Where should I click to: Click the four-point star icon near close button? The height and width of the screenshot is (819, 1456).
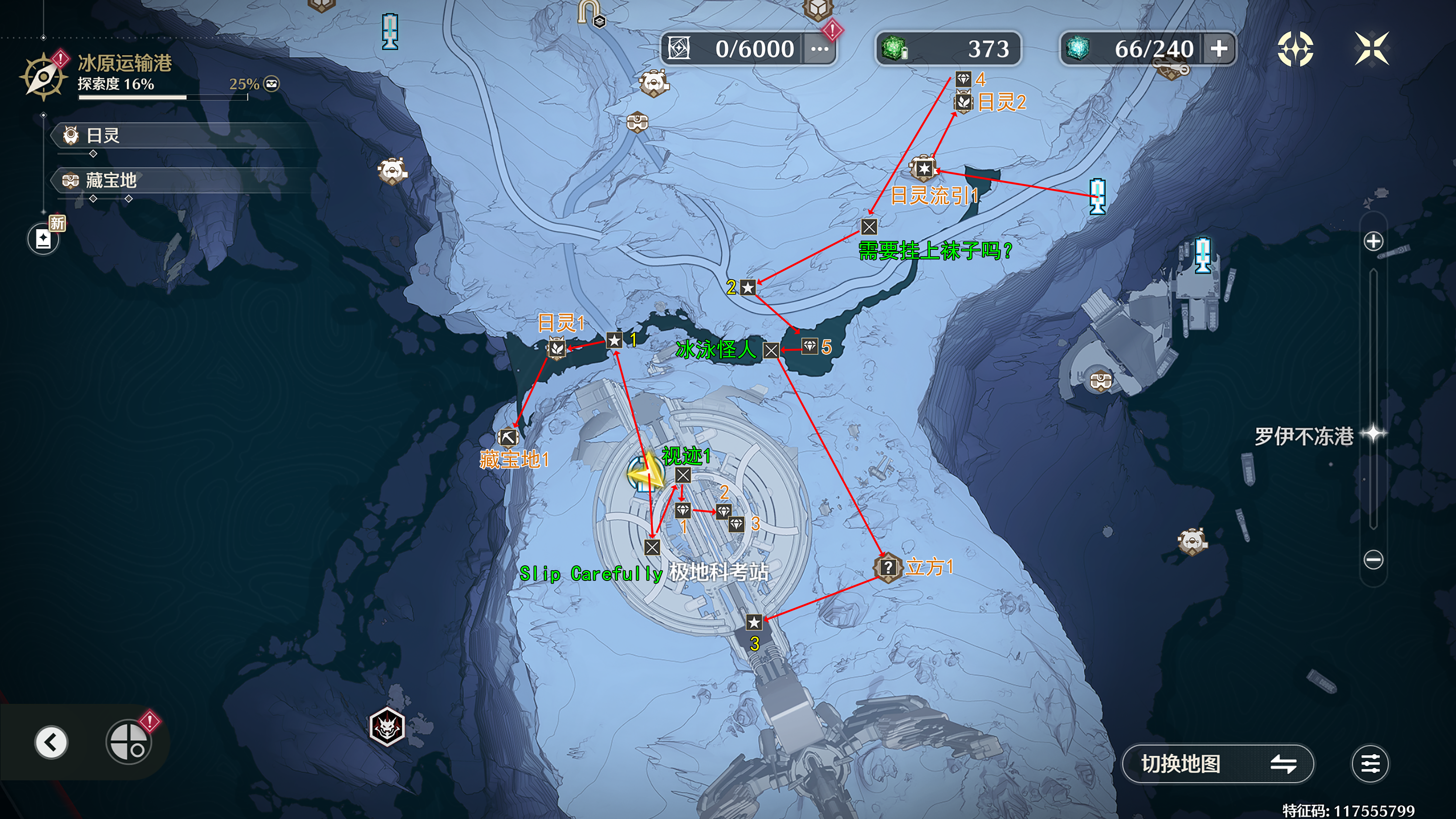pos(1295,48)
